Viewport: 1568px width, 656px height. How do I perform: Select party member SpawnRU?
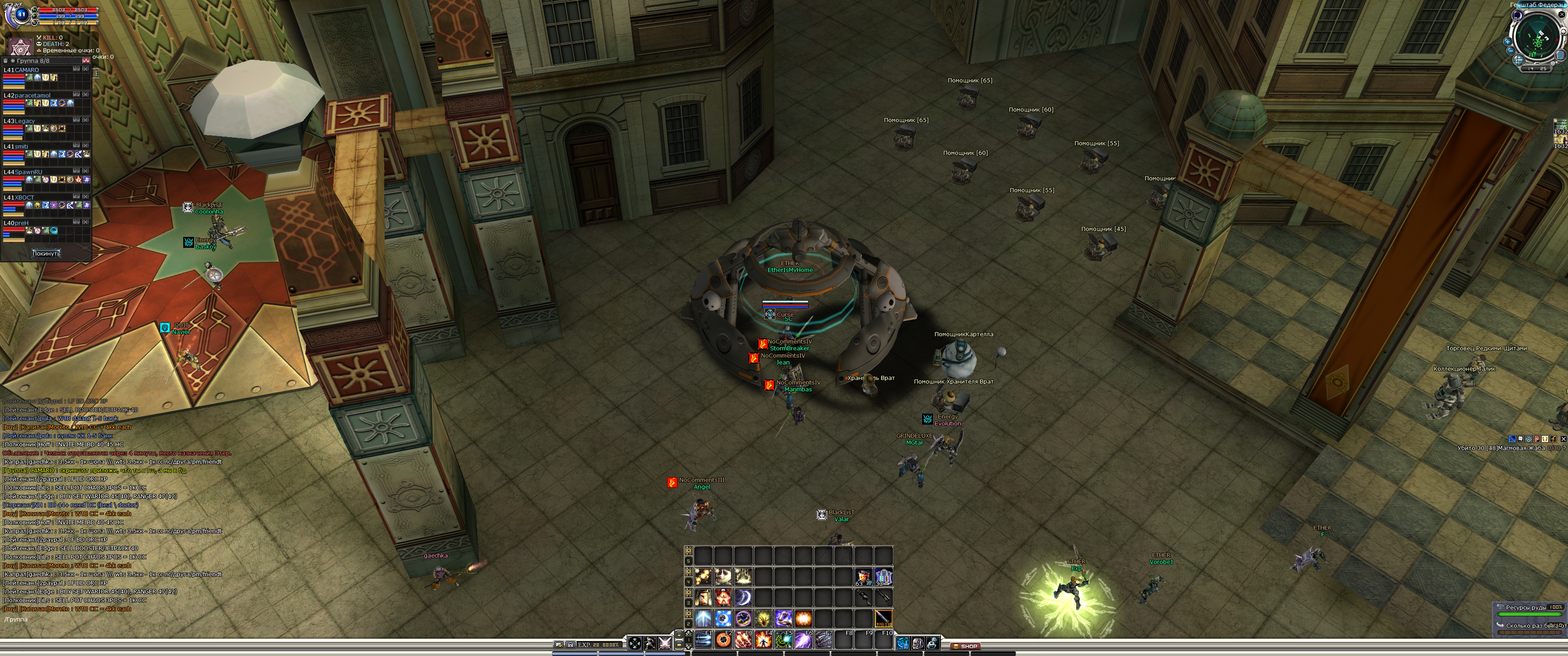click(29, 172)
